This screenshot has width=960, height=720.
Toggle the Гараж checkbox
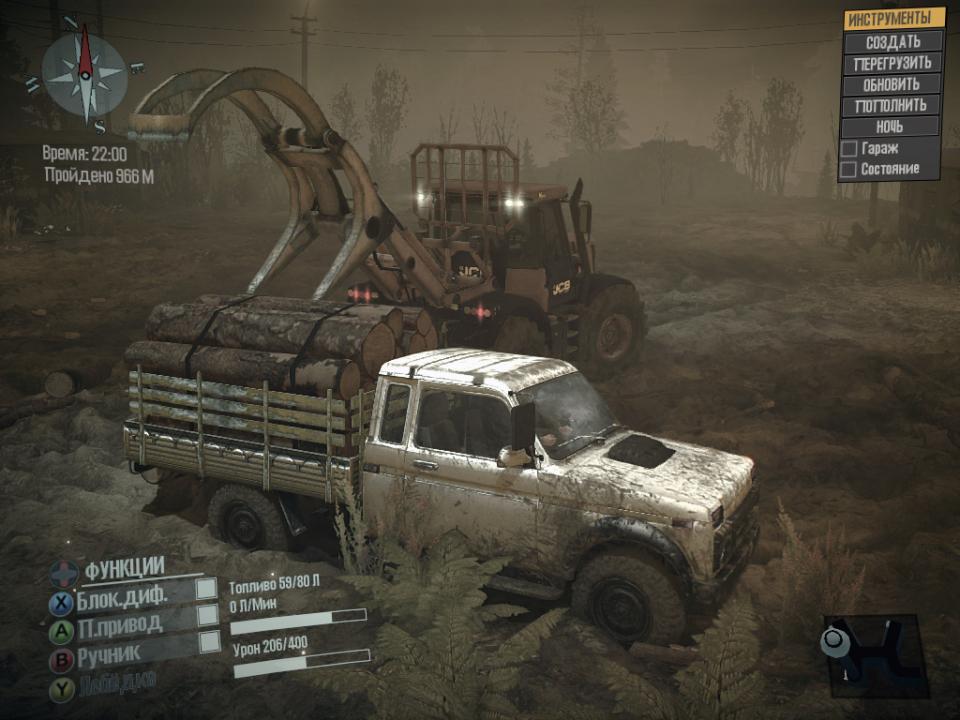(849, 148)
